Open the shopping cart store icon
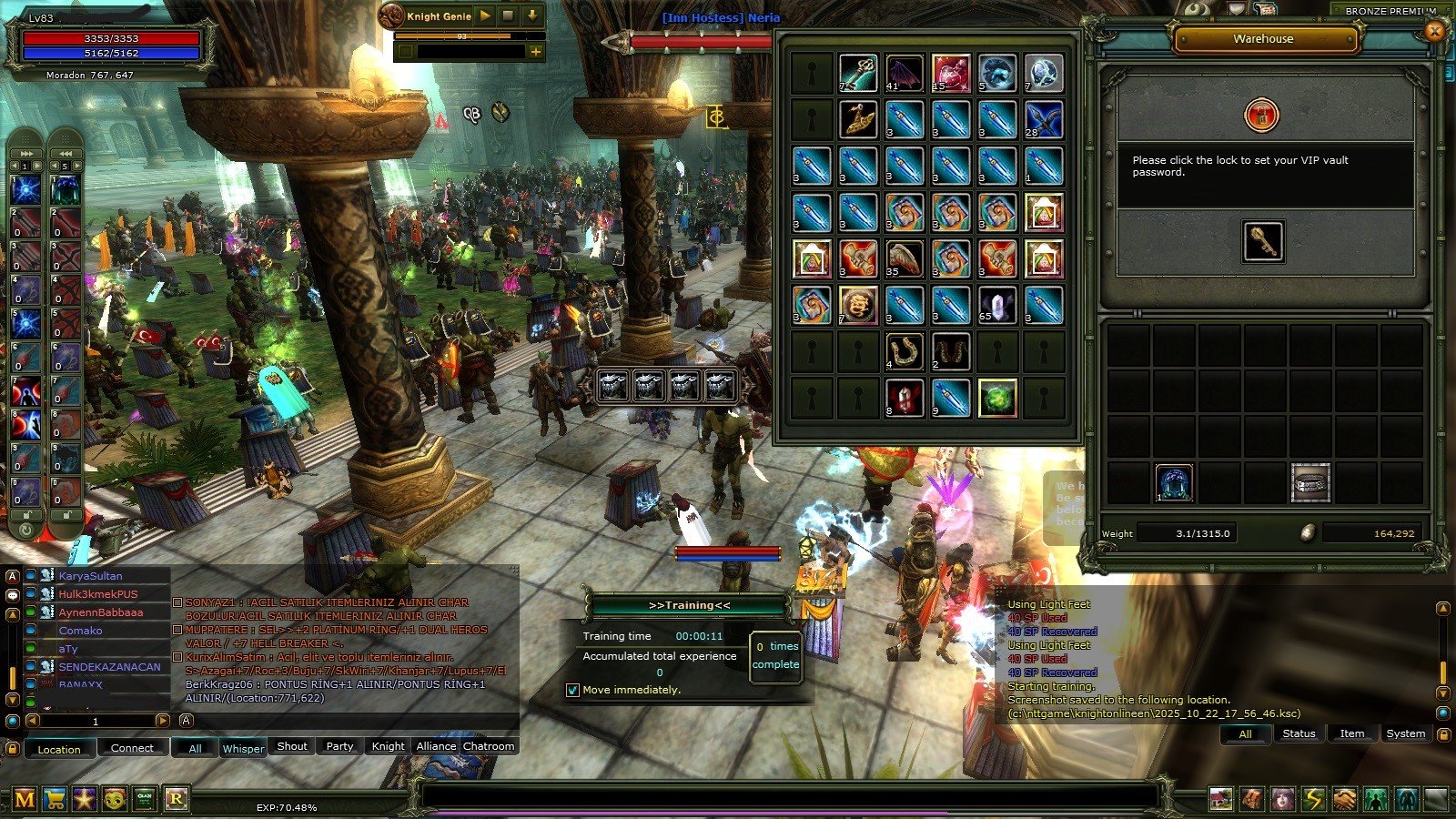The height and width of the screenshot is (819, 1456). click(55, 799)
